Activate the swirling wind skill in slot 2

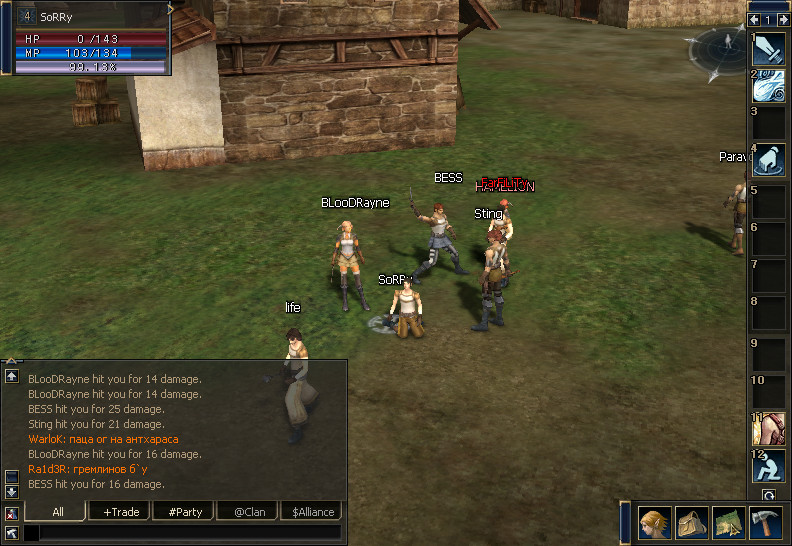769,86
